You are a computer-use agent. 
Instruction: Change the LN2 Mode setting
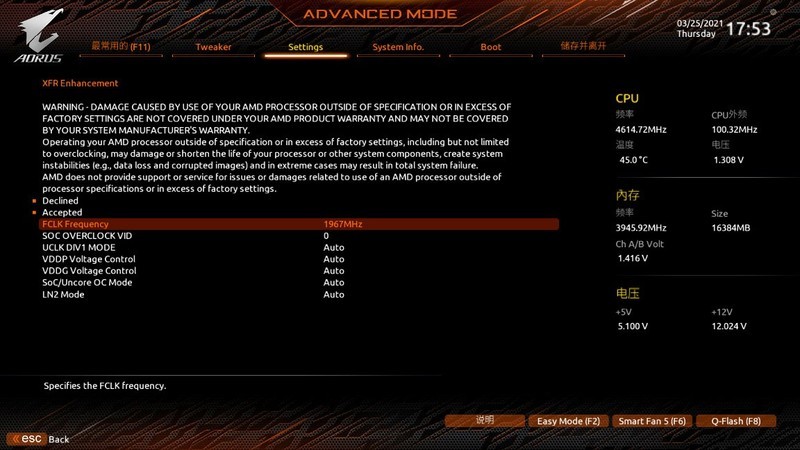click(63, 295)
